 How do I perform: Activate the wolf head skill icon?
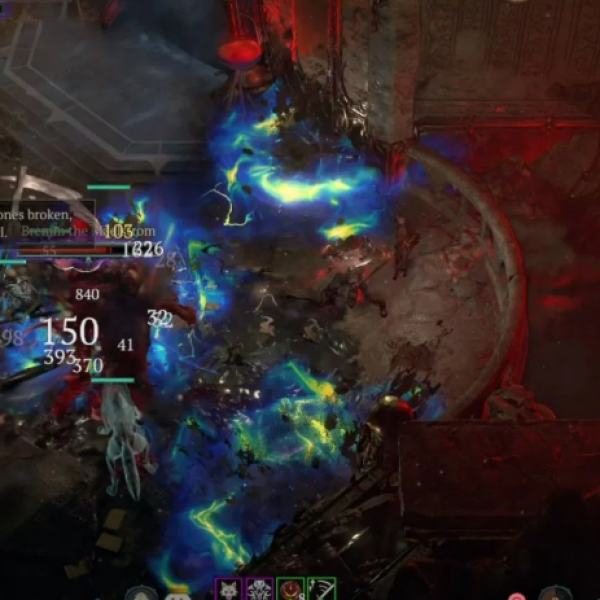229,590
